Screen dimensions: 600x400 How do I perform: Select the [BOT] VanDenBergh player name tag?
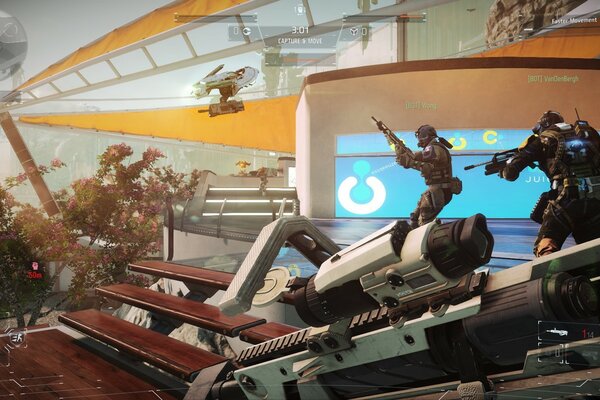point(552,78)
